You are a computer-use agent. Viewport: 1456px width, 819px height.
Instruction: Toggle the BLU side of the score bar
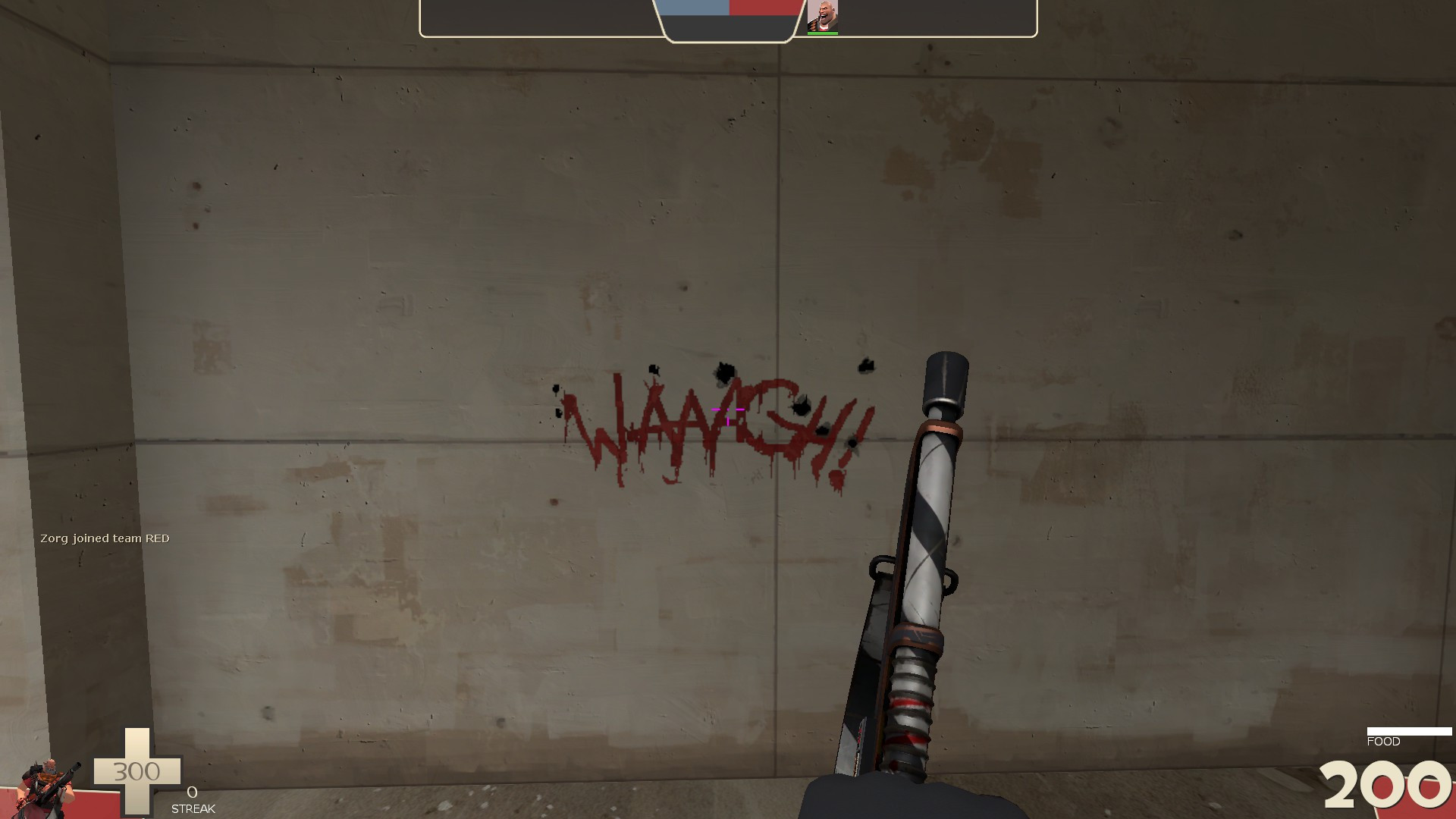tap(694, 8)
